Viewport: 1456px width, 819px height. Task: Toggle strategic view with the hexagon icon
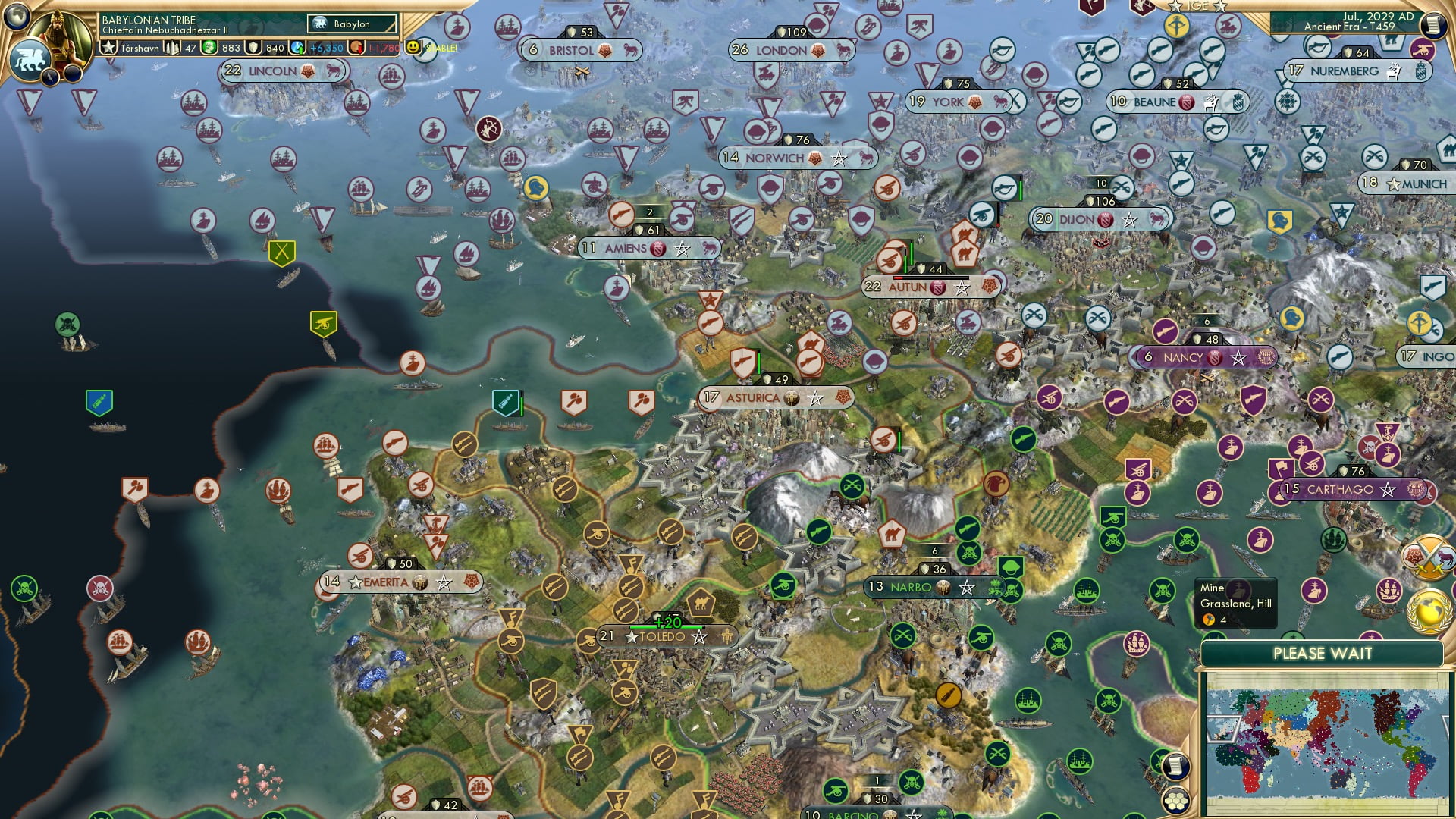click(1178, 802)
